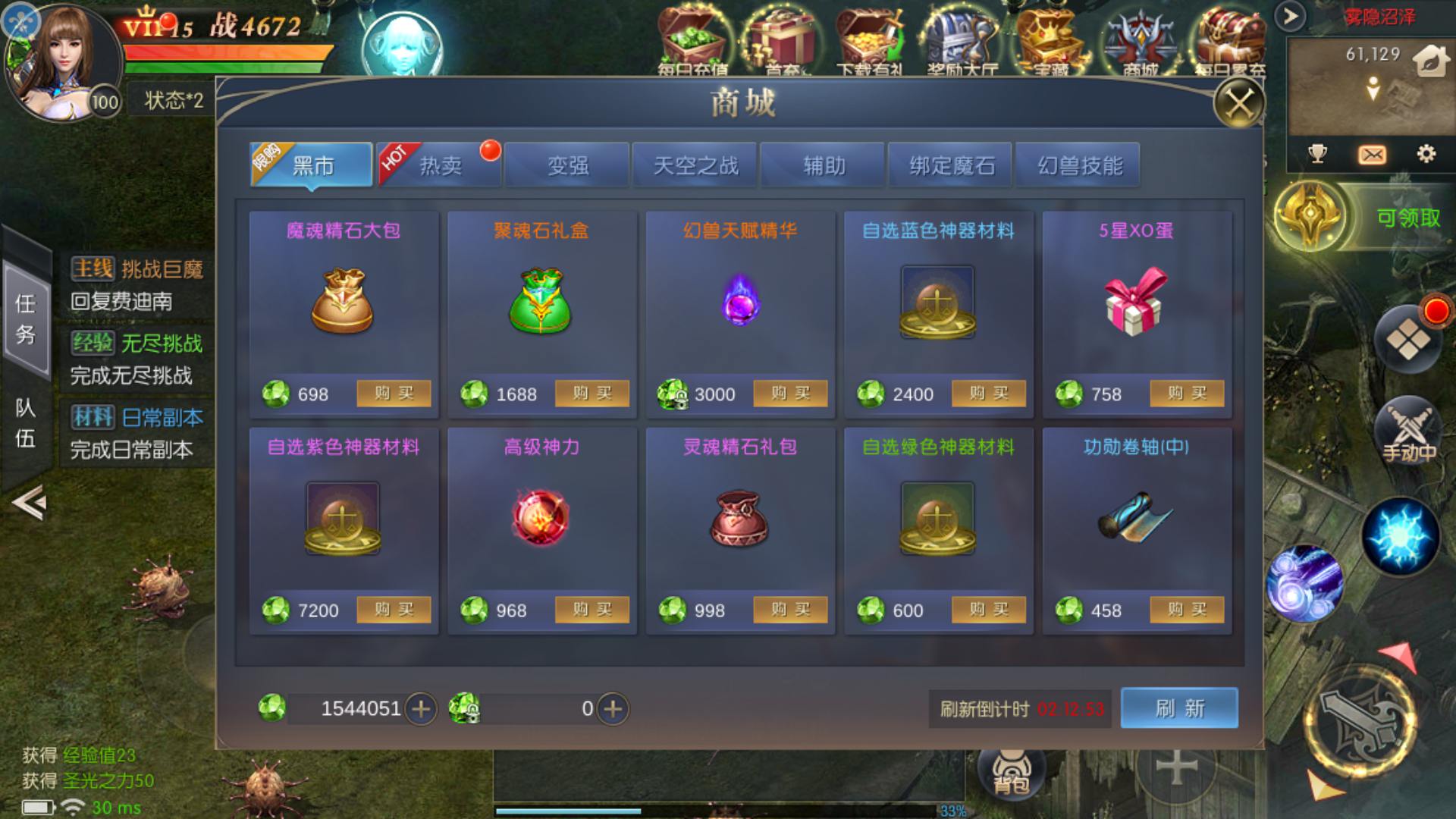
Task: Open the trophy ranking icon
Action: pyautogui.click(x=1318, y=155)
